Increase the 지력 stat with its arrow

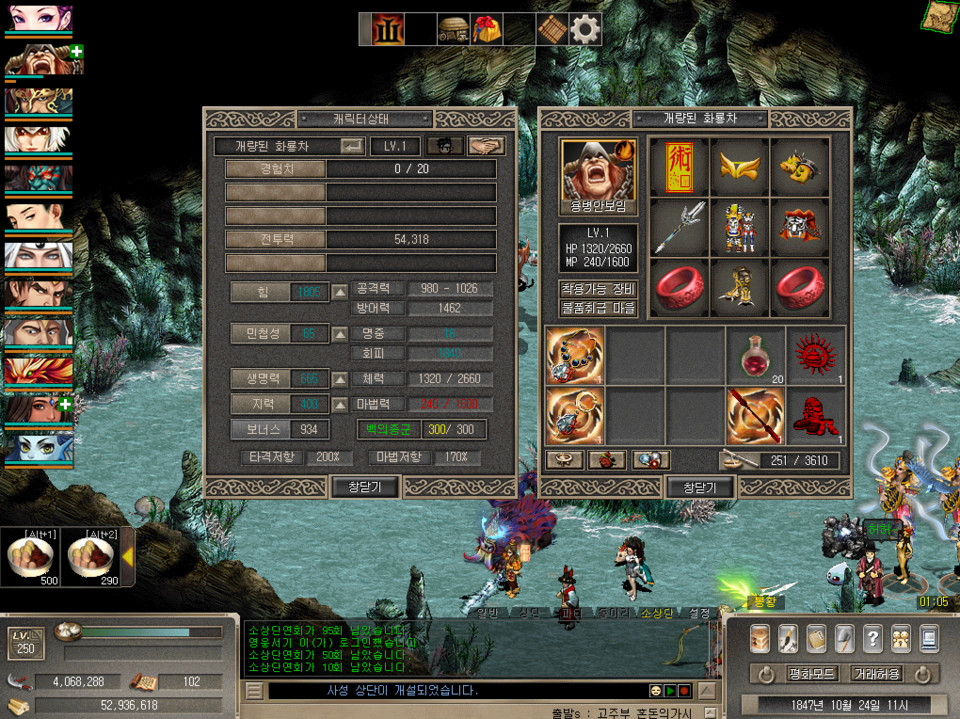[340, 404]
